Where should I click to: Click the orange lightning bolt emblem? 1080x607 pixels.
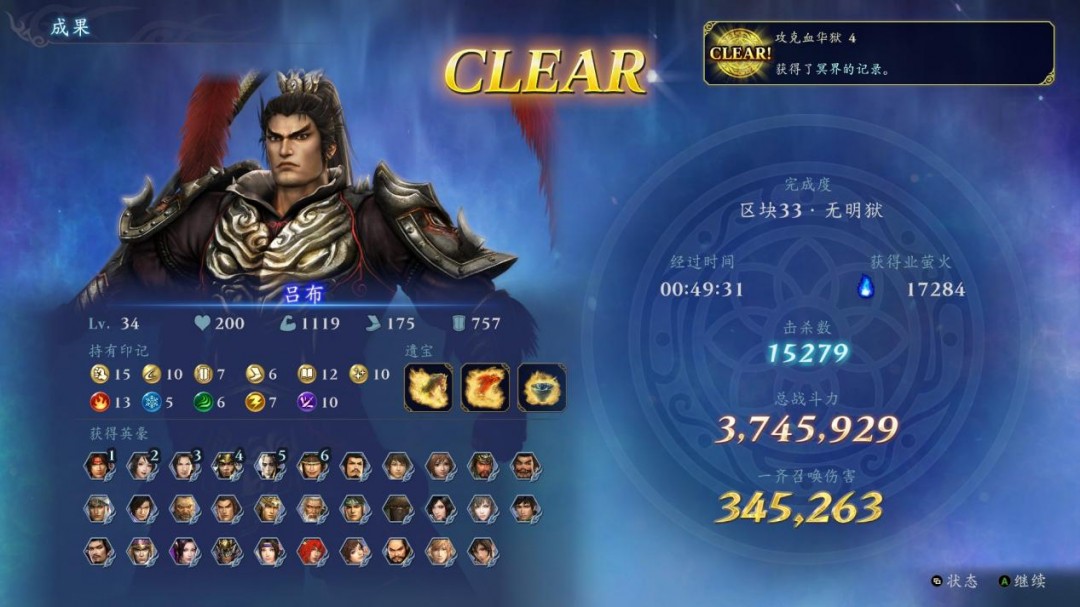[x=254, y=402]
